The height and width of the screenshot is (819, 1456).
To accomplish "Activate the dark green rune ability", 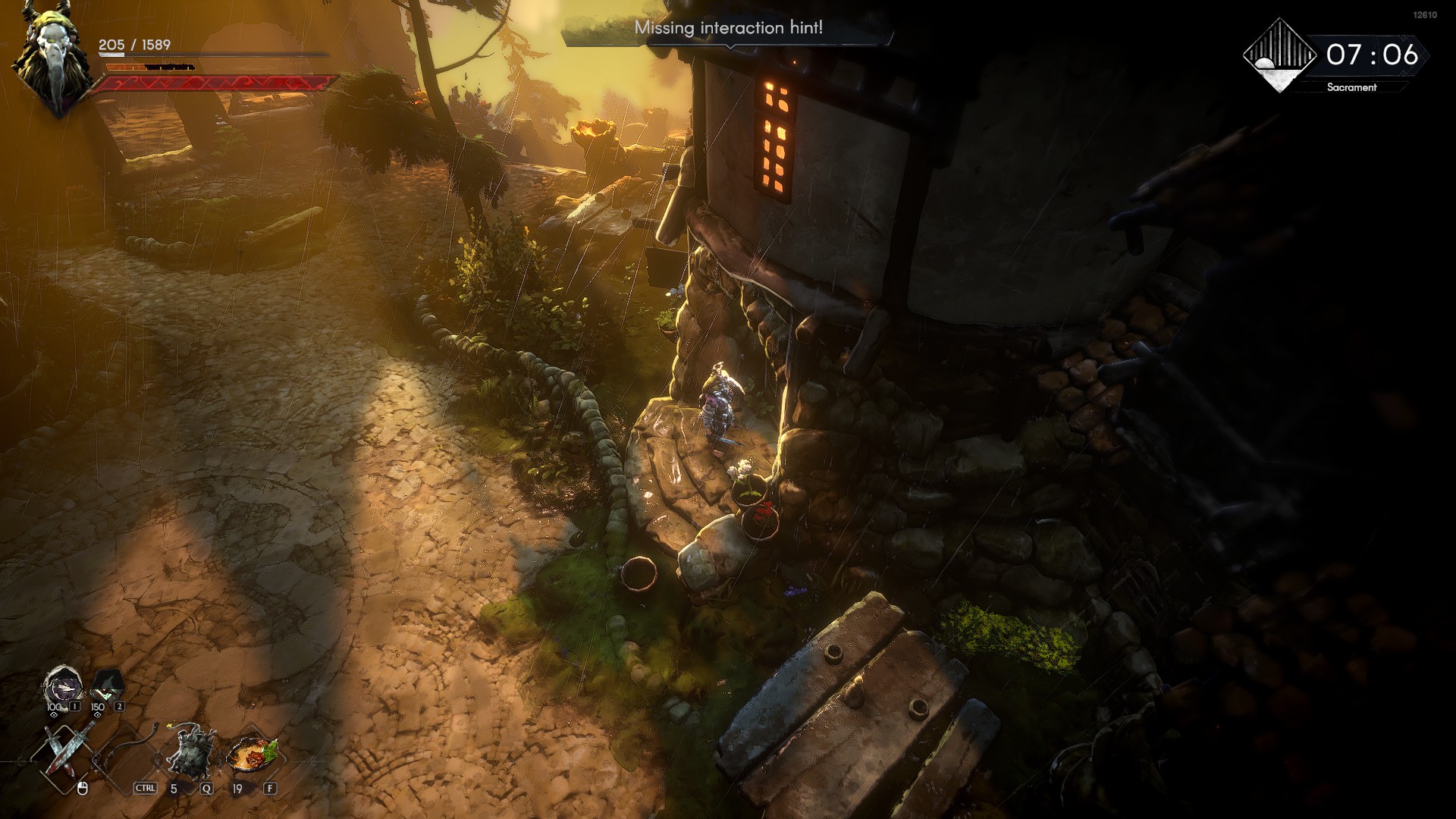I will (107, 686).
